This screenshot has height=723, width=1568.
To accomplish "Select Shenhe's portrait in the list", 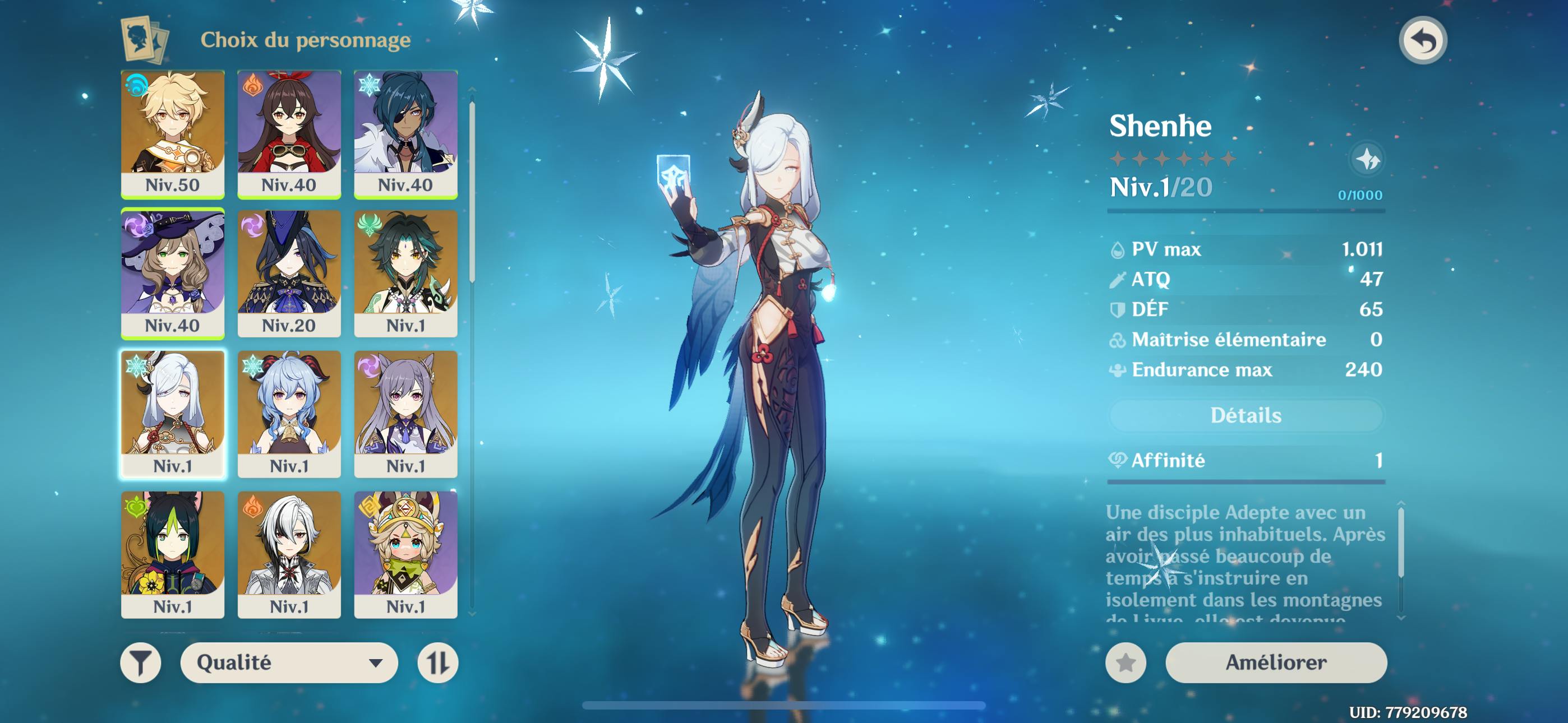I will click(x=172, y=414).
